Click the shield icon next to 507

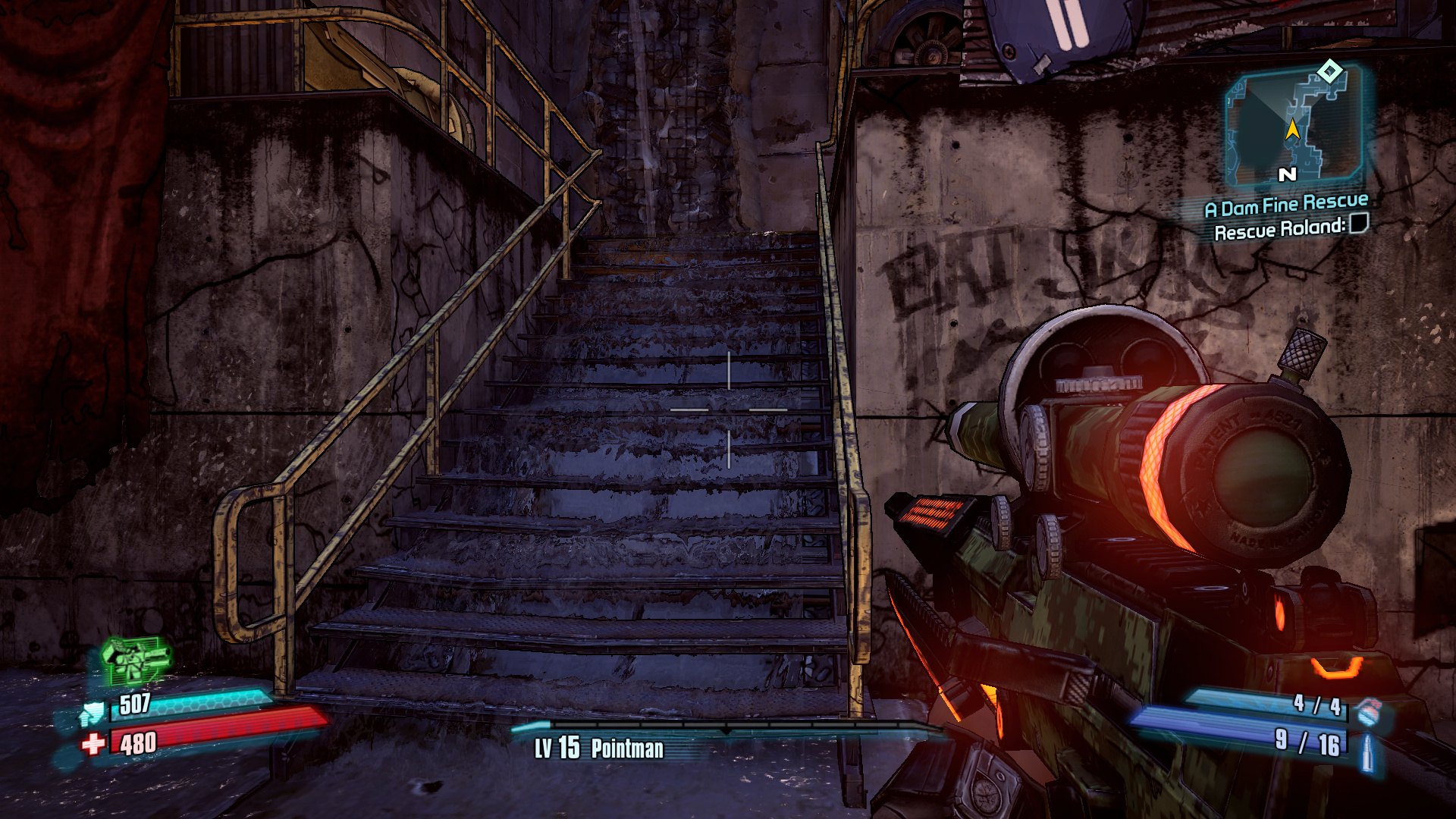93,713
